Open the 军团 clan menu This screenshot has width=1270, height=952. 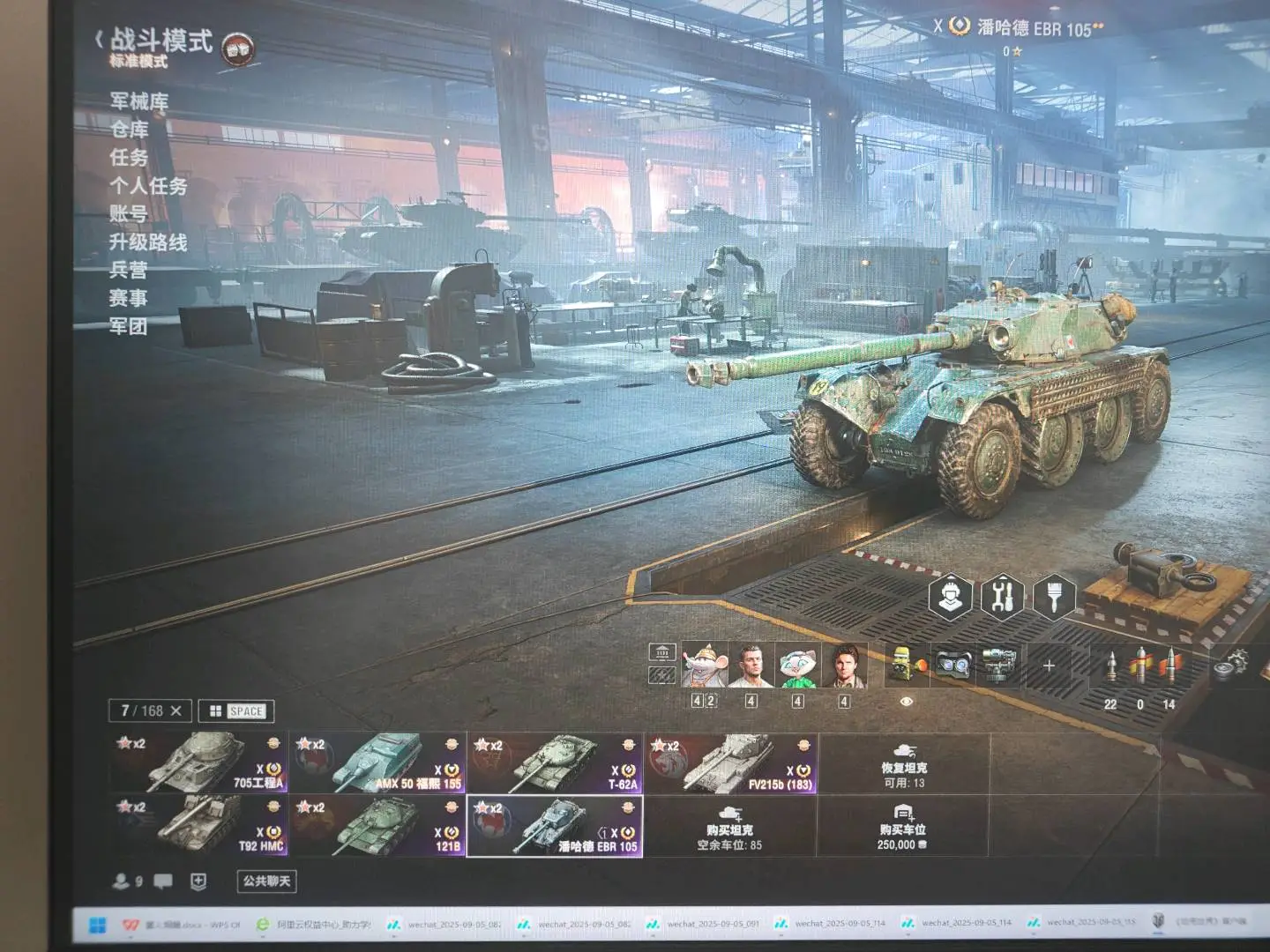(x=129, y=327)
